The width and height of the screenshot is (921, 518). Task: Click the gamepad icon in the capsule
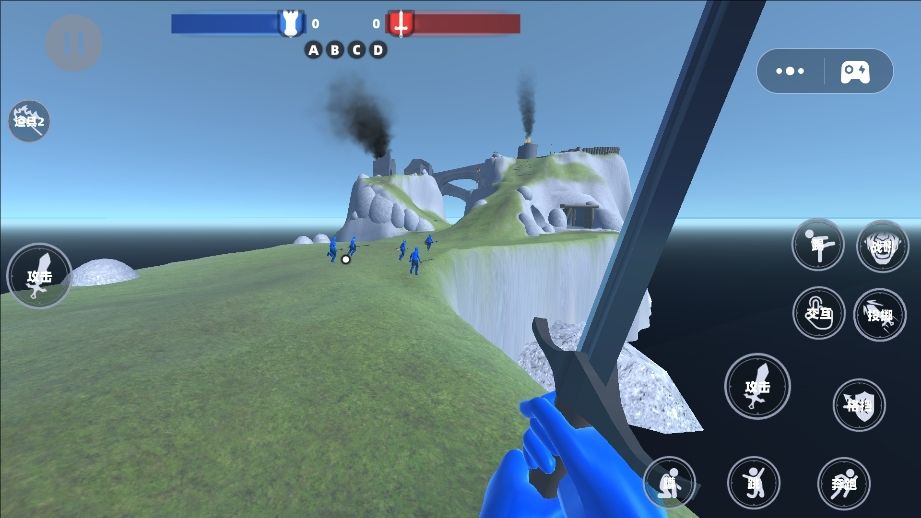(855, 71)
